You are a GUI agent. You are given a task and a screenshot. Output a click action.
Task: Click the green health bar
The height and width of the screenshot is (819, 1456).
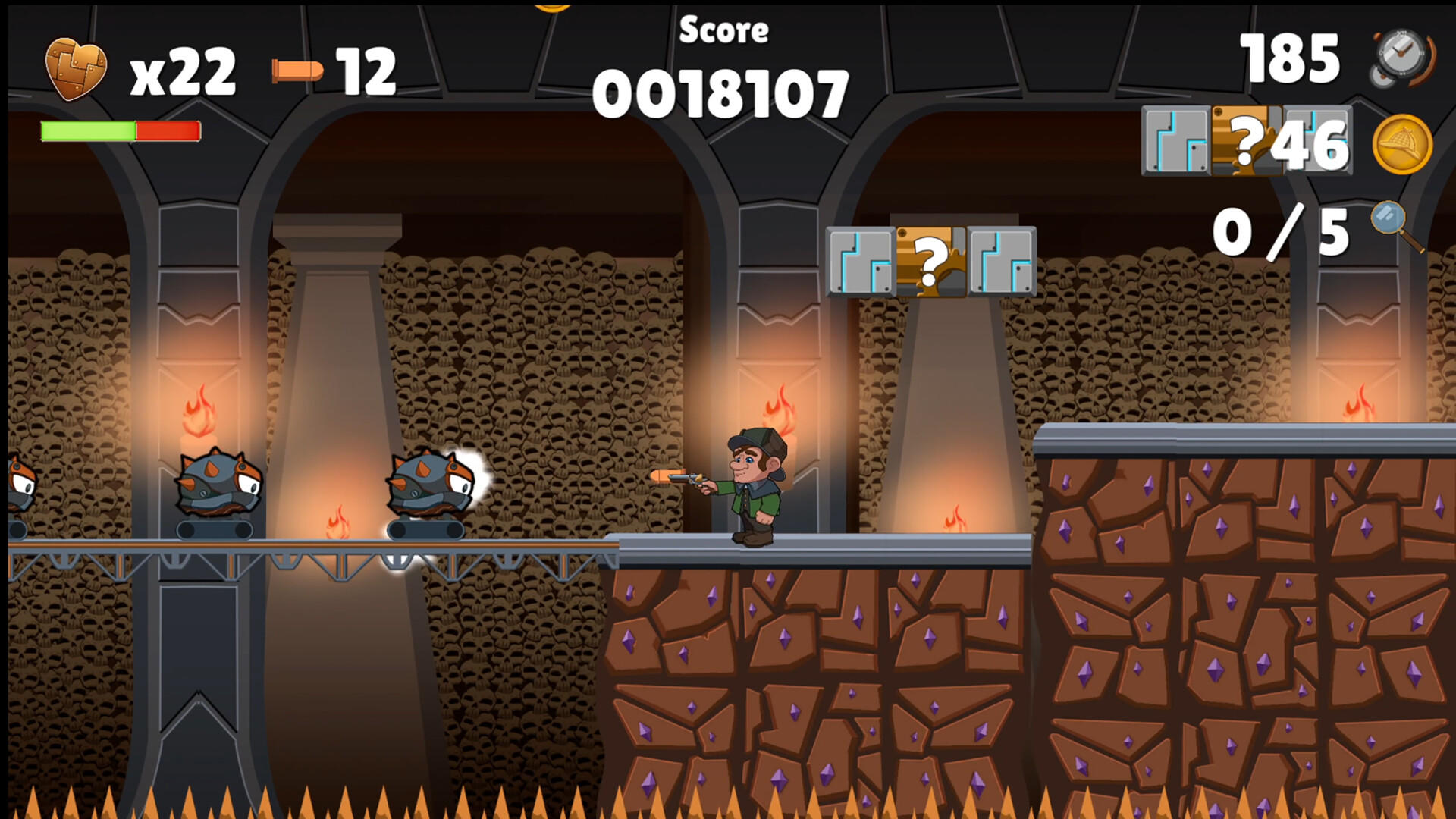87,130
